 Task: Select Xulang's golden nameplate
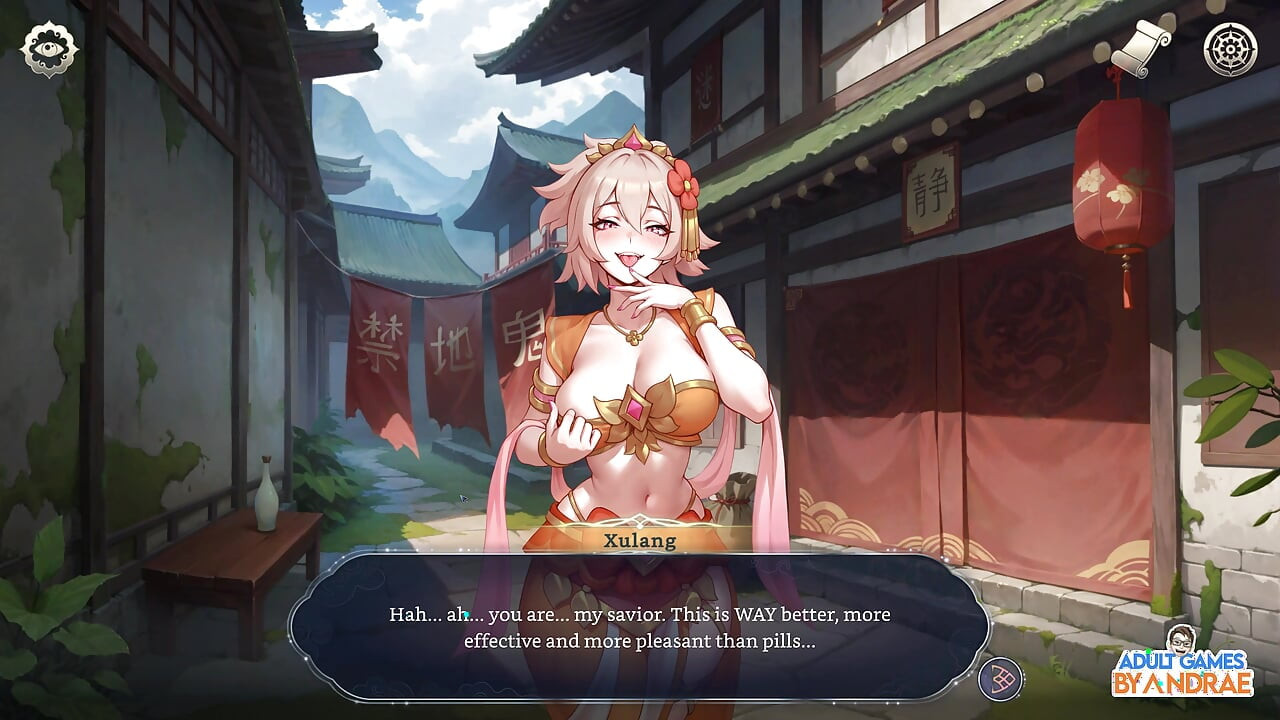pyautogui.click(x=638, y=543)
